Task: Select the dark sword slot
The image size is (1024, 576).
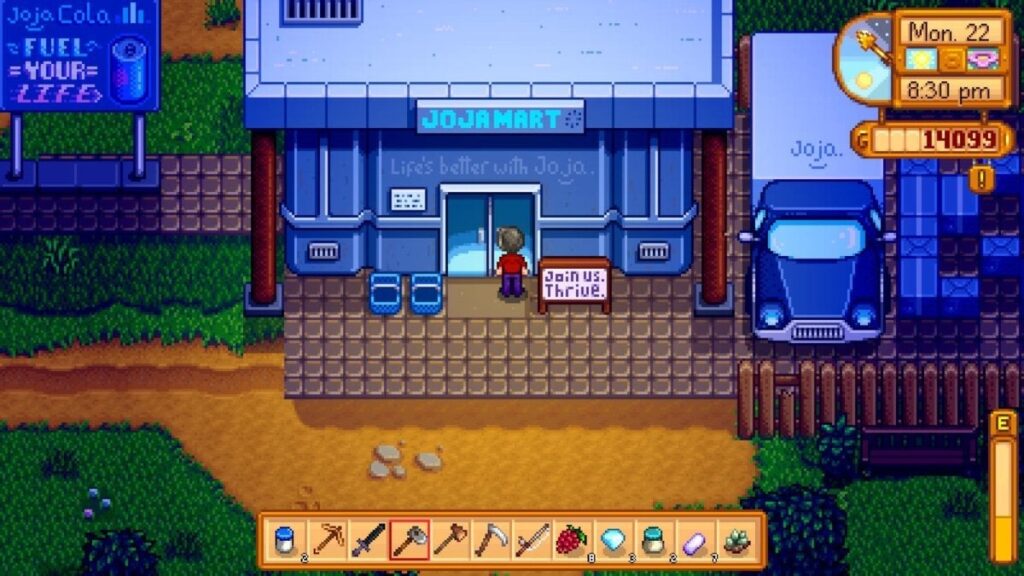Action: pos(367,540)
